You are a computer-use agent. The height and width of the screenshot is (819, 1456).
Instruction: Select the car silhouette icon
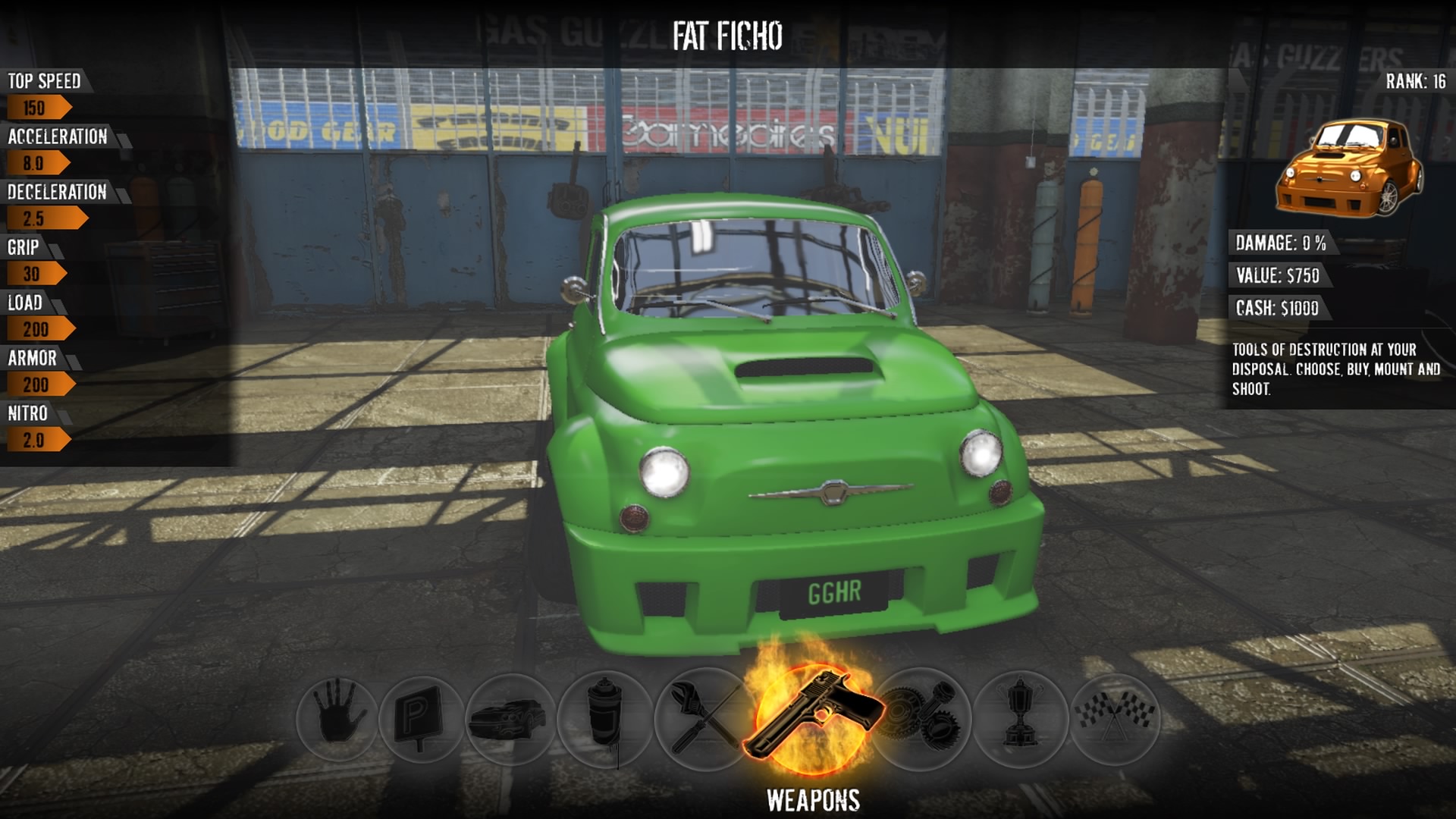(x=509, y=719)
